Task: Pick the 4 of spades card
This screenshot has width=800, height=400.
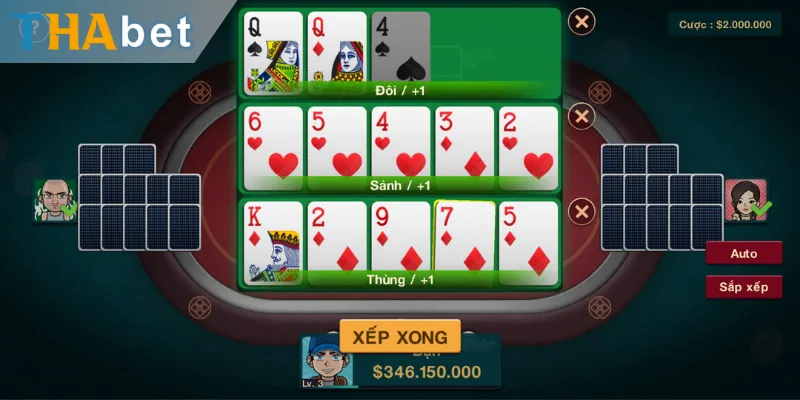Action: pos(400,48)
